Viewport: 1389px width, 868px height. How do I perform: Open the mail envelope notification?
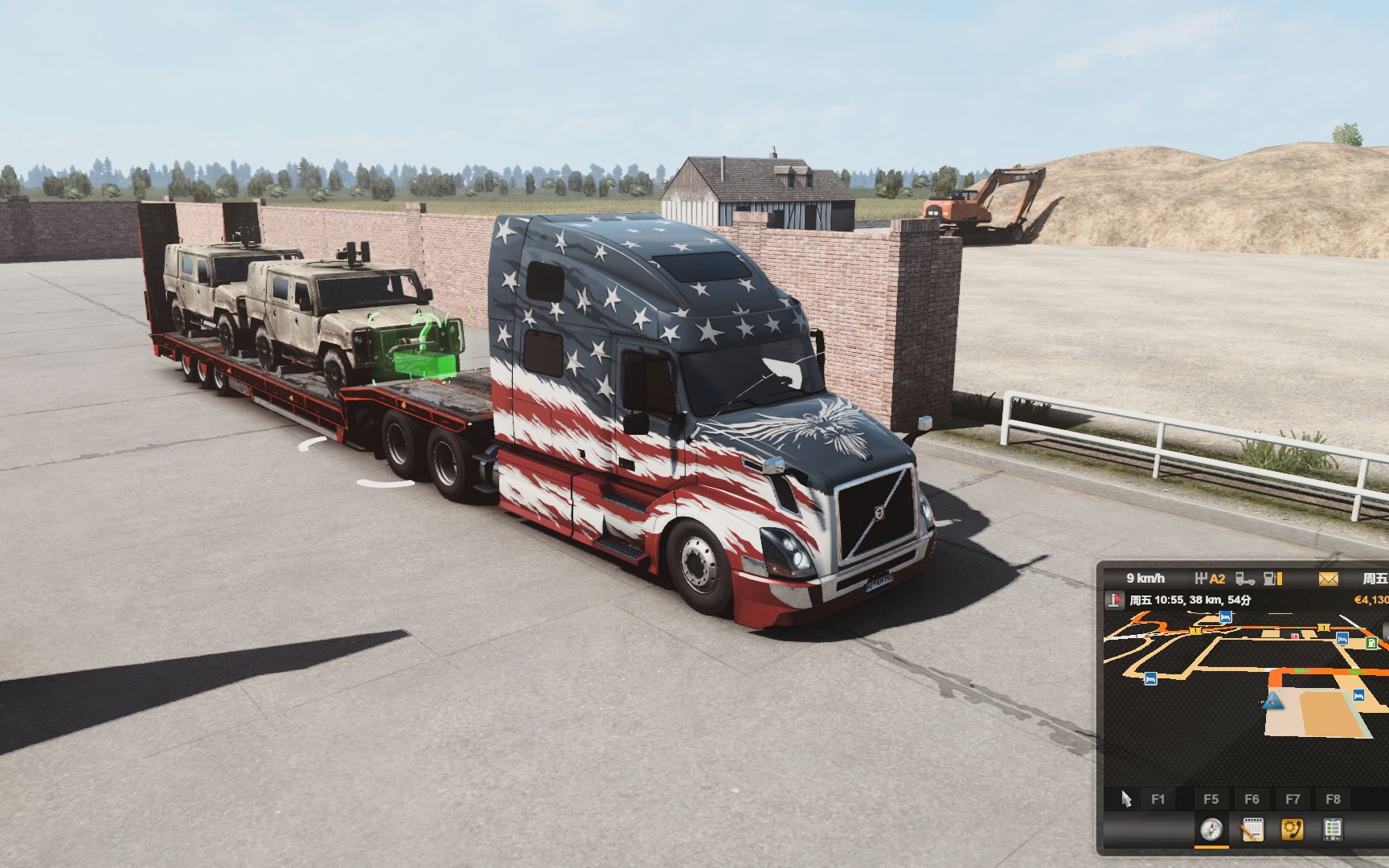coord(1328,579)
